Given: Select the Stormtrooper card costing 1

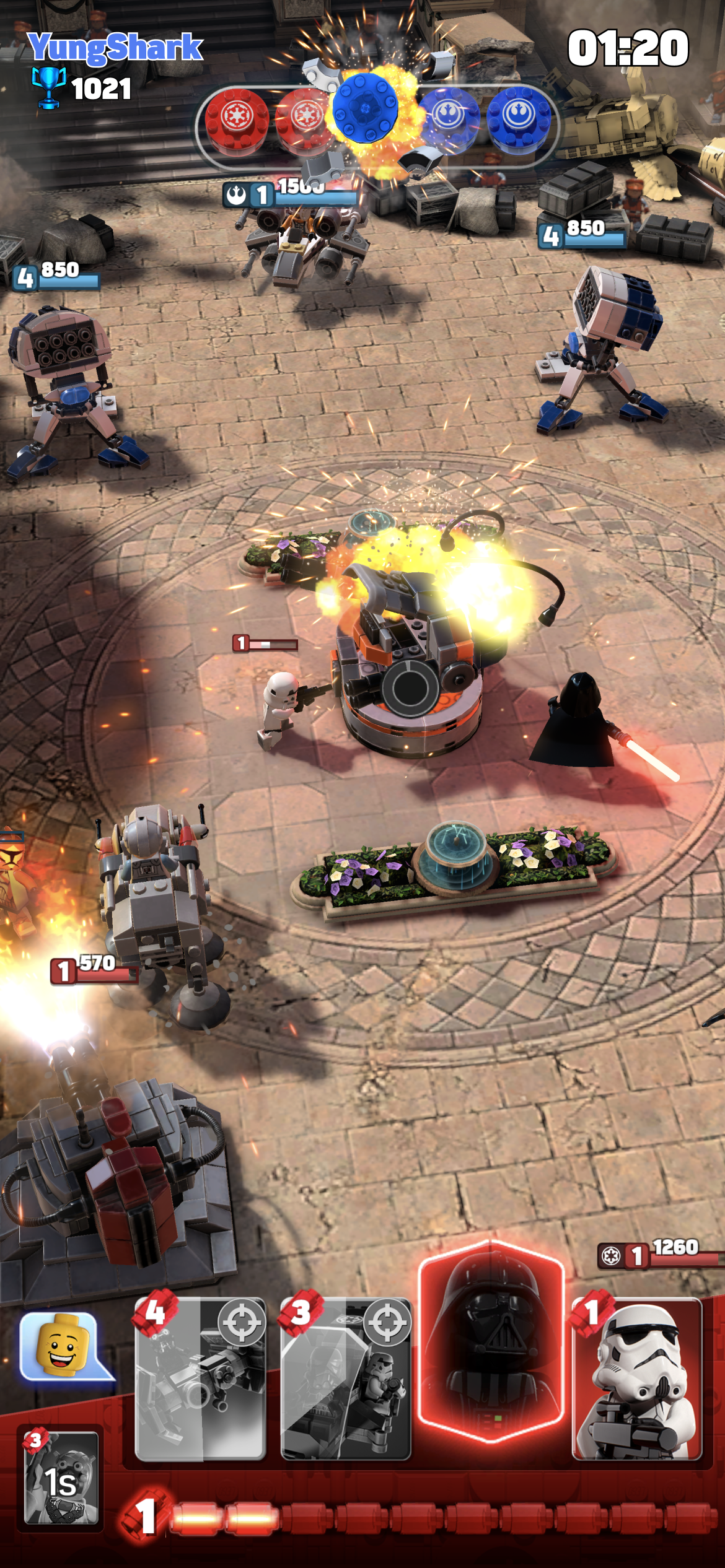Looking at the screenshot, I should 637,1379.
